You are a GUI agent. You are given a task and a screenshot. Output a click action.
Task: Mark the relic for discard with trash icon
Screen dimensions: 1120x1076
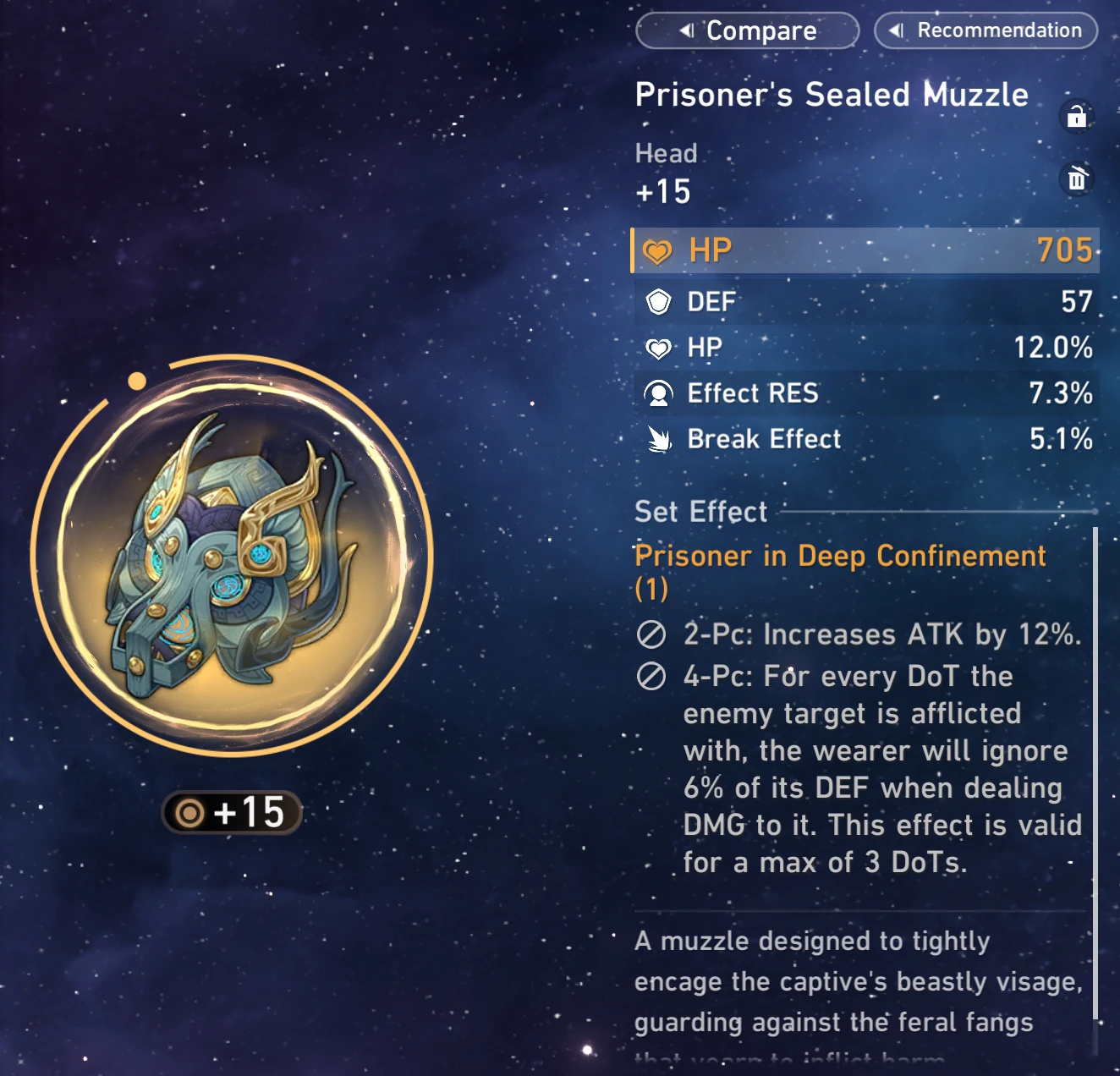[x=1077, y=179]
